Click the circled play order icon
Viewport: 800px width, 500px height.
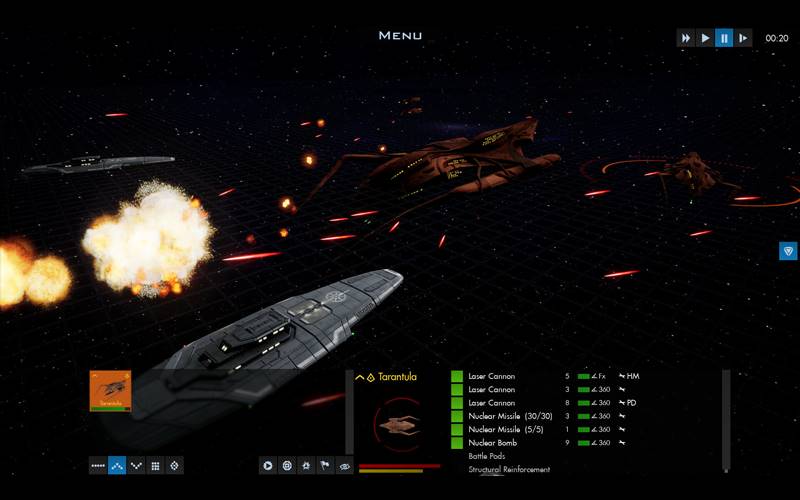click(268, 465)
